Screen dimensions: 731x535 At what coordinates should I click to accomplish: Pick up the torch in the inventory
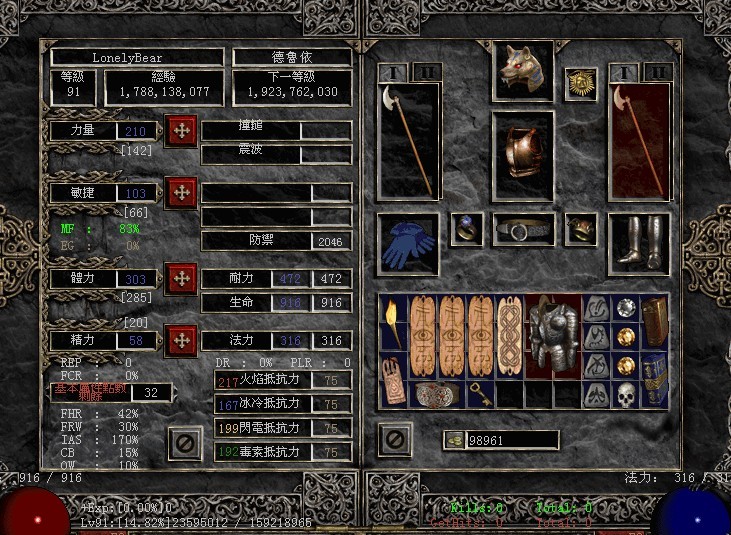click(393, 321)
